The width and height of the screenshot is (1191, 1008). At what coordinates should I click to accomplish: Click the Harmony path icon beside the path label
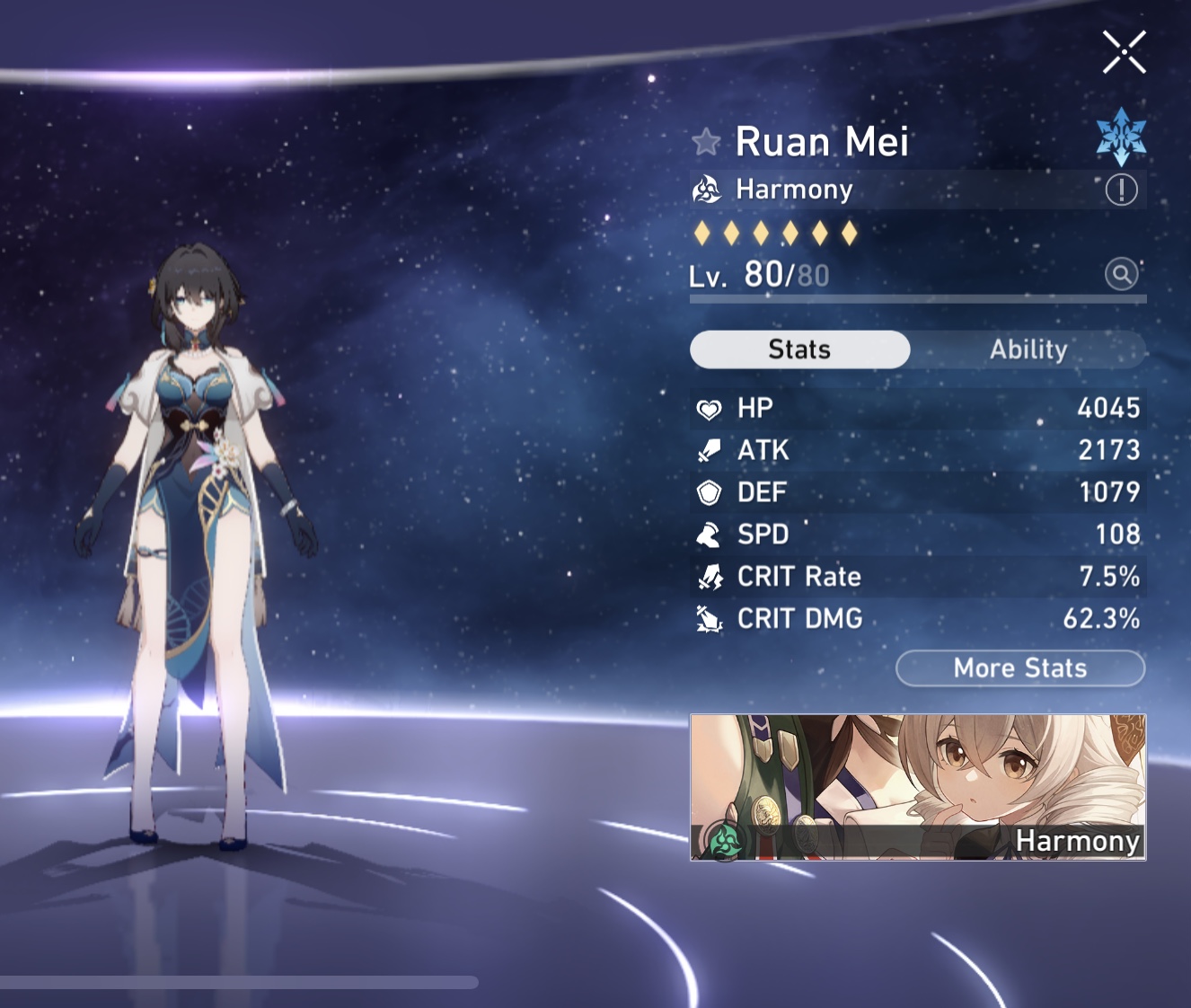coord(709,190)
